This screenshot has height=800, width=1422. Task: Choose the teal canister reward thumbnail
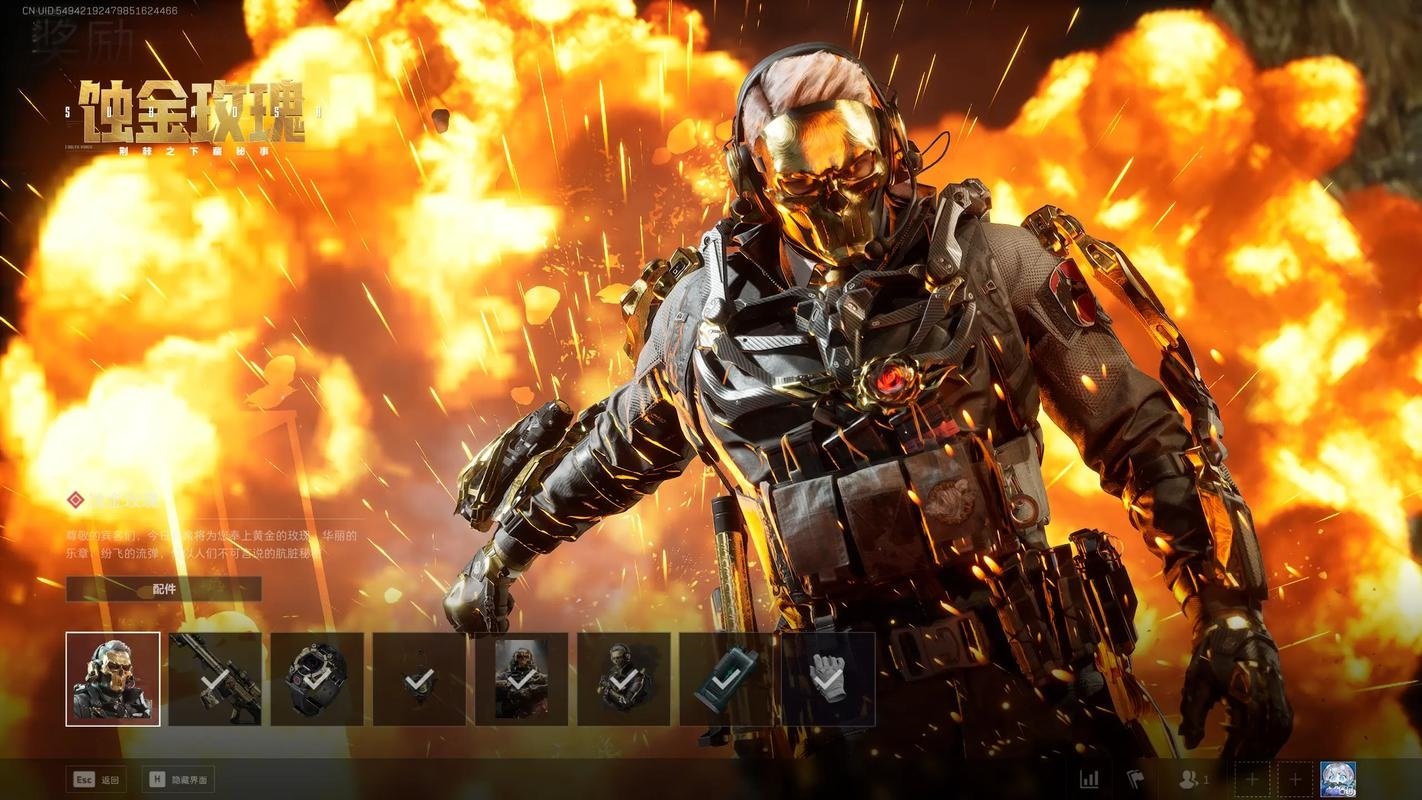click(725, 679)
